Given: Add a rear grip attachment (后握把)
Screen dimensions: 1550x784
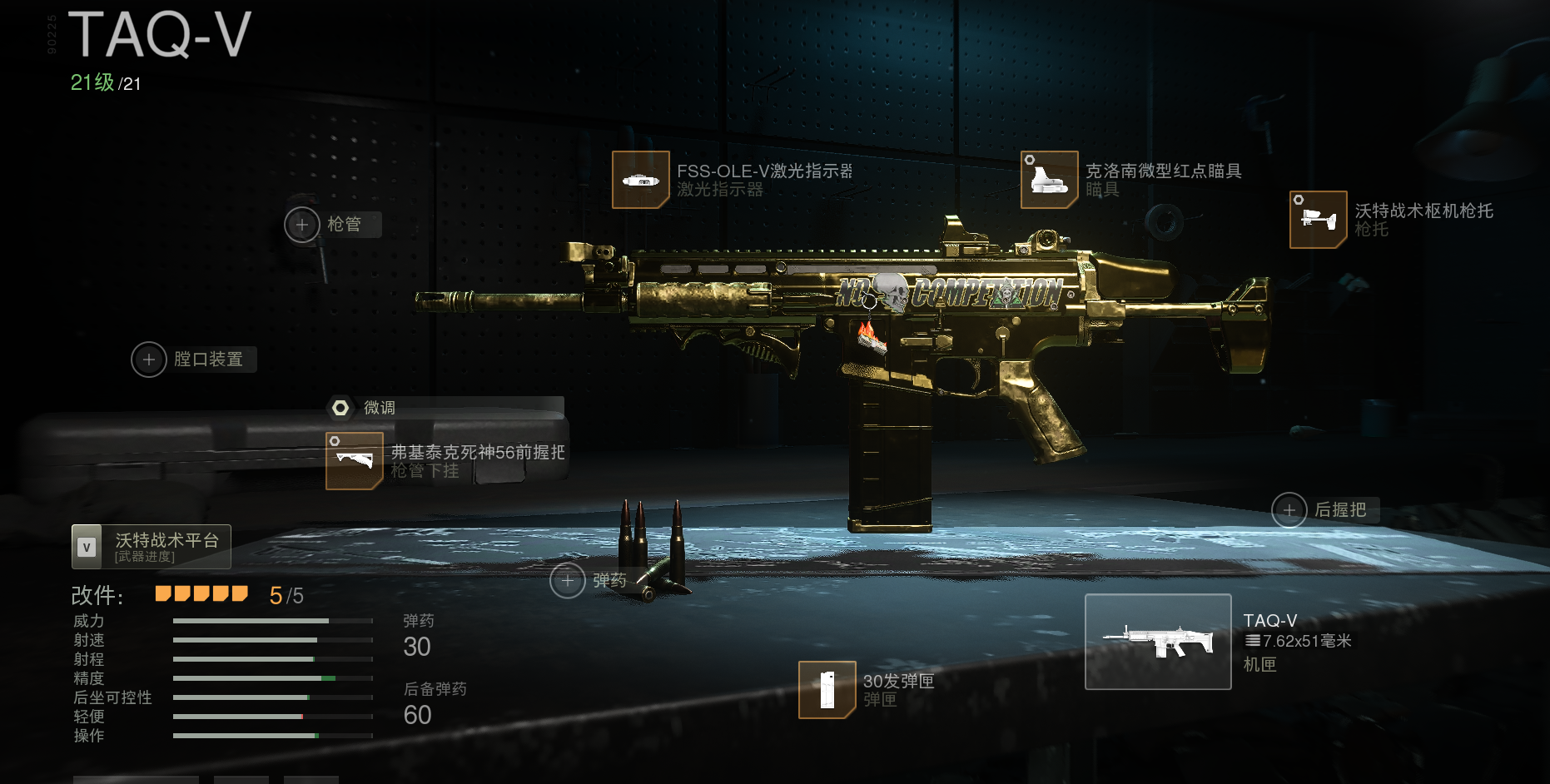Looking at the screenshot, I should coord(1289,510).
